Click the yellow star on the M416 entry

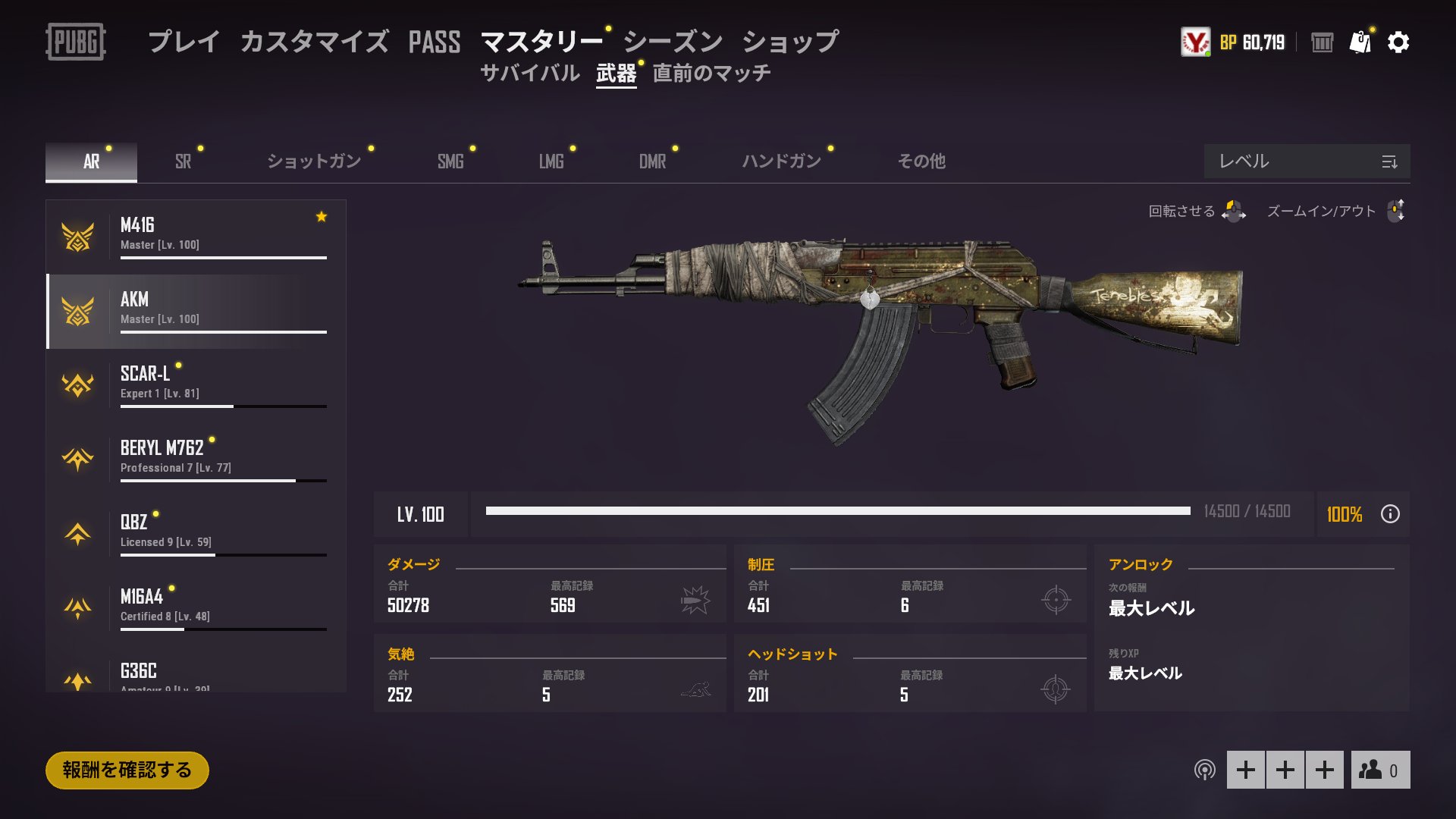321,217
